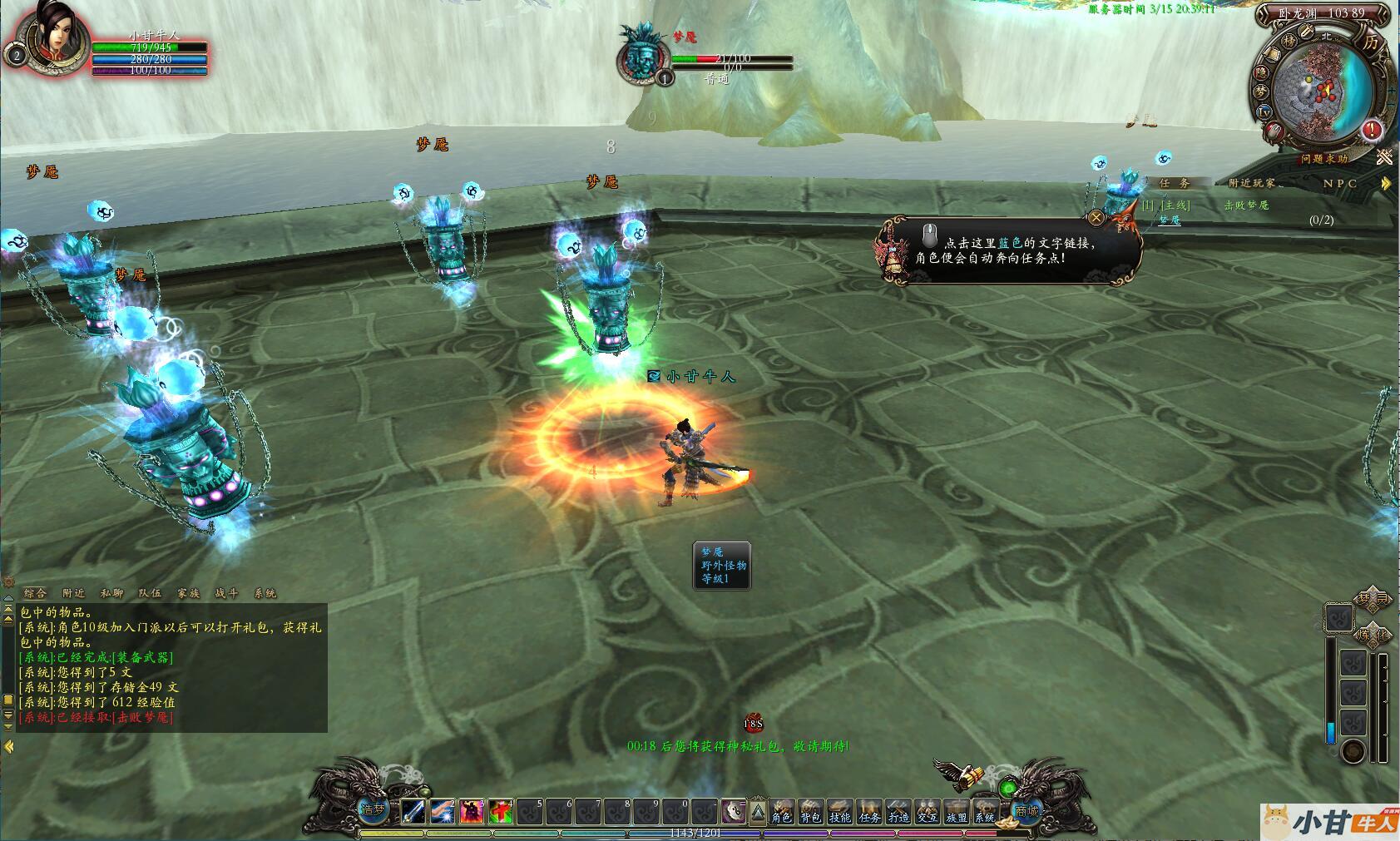Open the 背包 bag inventory
The height and width of the screenshot is (841, 1400).
point(810,810)
